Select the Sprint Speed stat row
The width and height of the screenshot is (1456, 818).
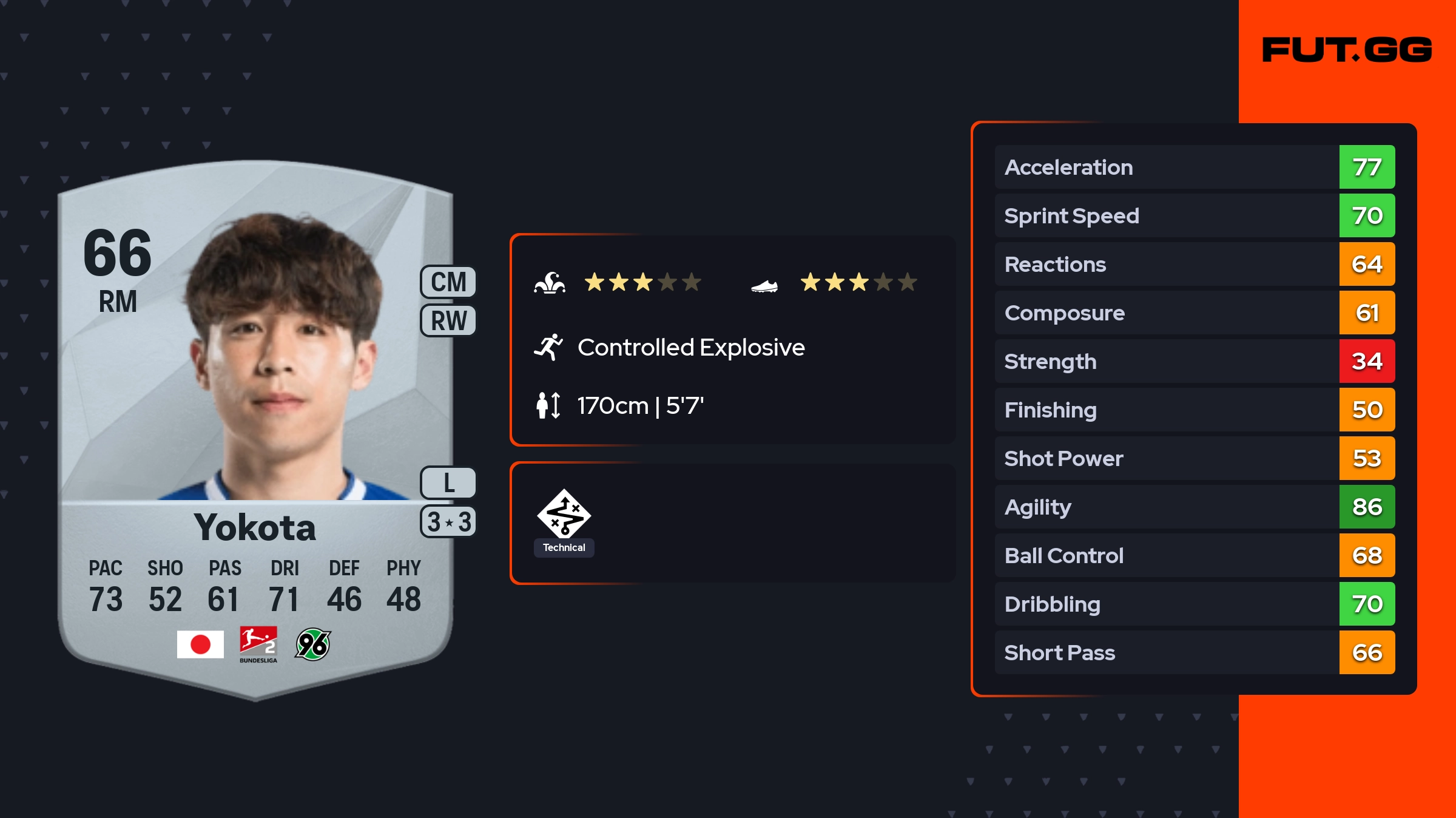click(x=1194, y=215)
